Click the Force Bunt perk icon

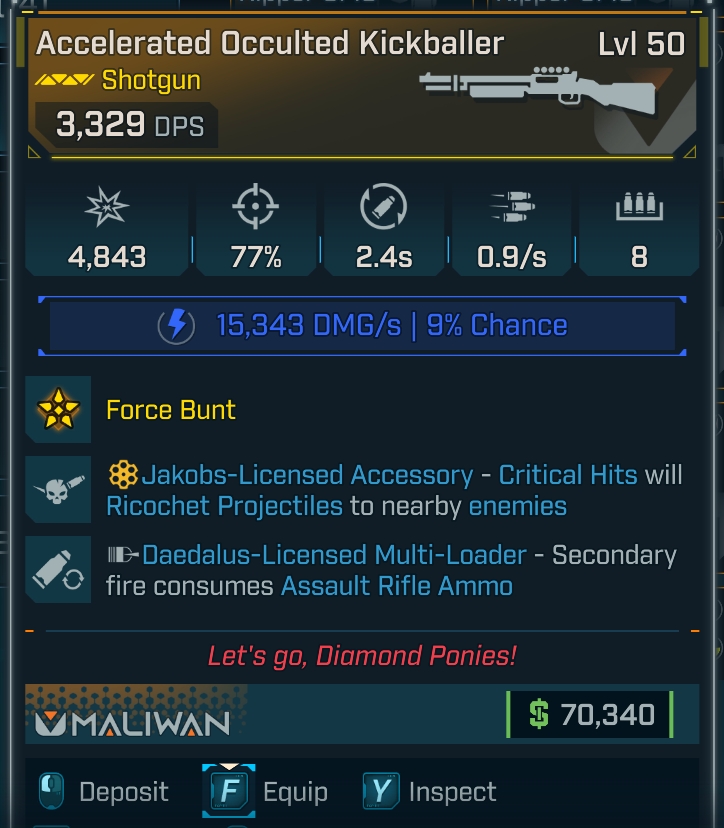click(58, 409)
